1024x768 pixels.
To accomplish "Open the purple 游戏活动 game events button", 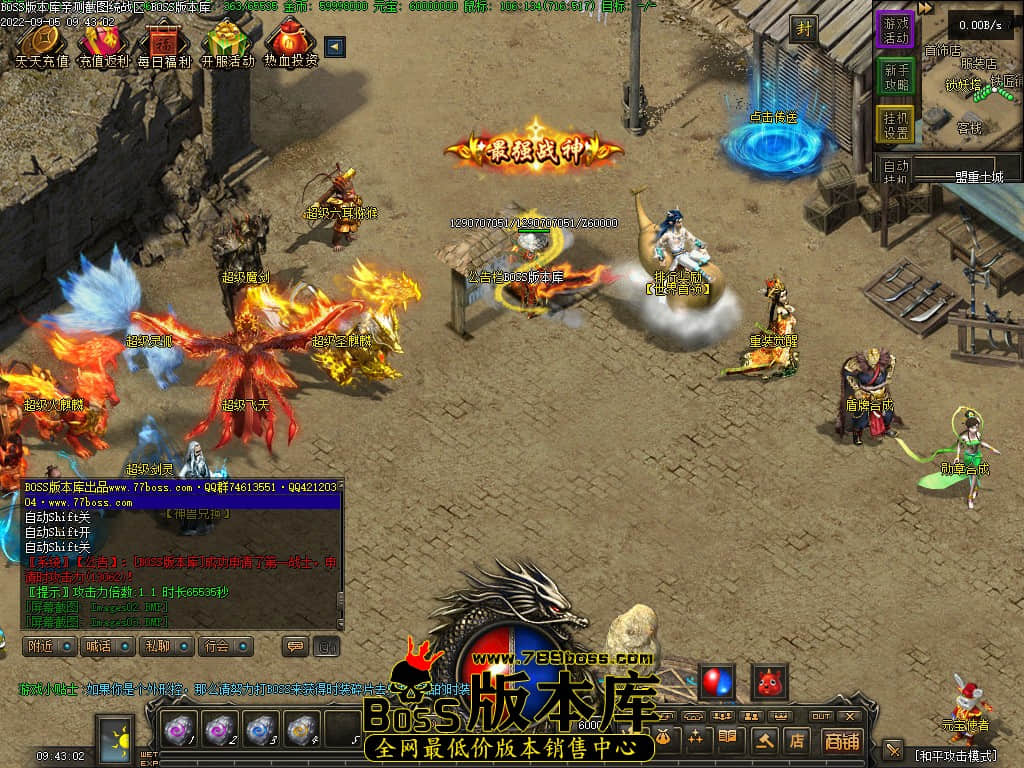I will [895, 29].
